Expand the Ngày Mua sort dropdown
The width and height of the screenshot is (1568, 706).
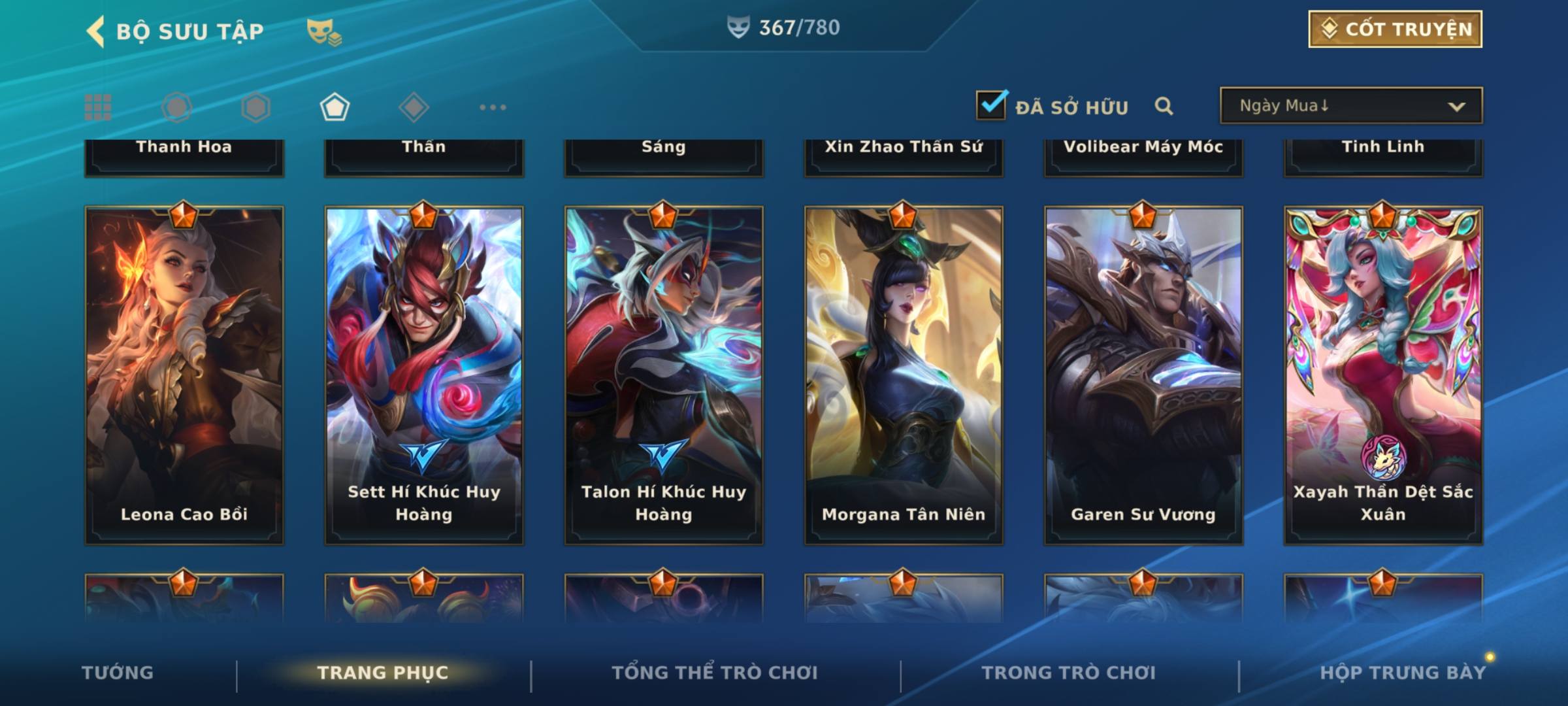click(x=1350, y=106)
